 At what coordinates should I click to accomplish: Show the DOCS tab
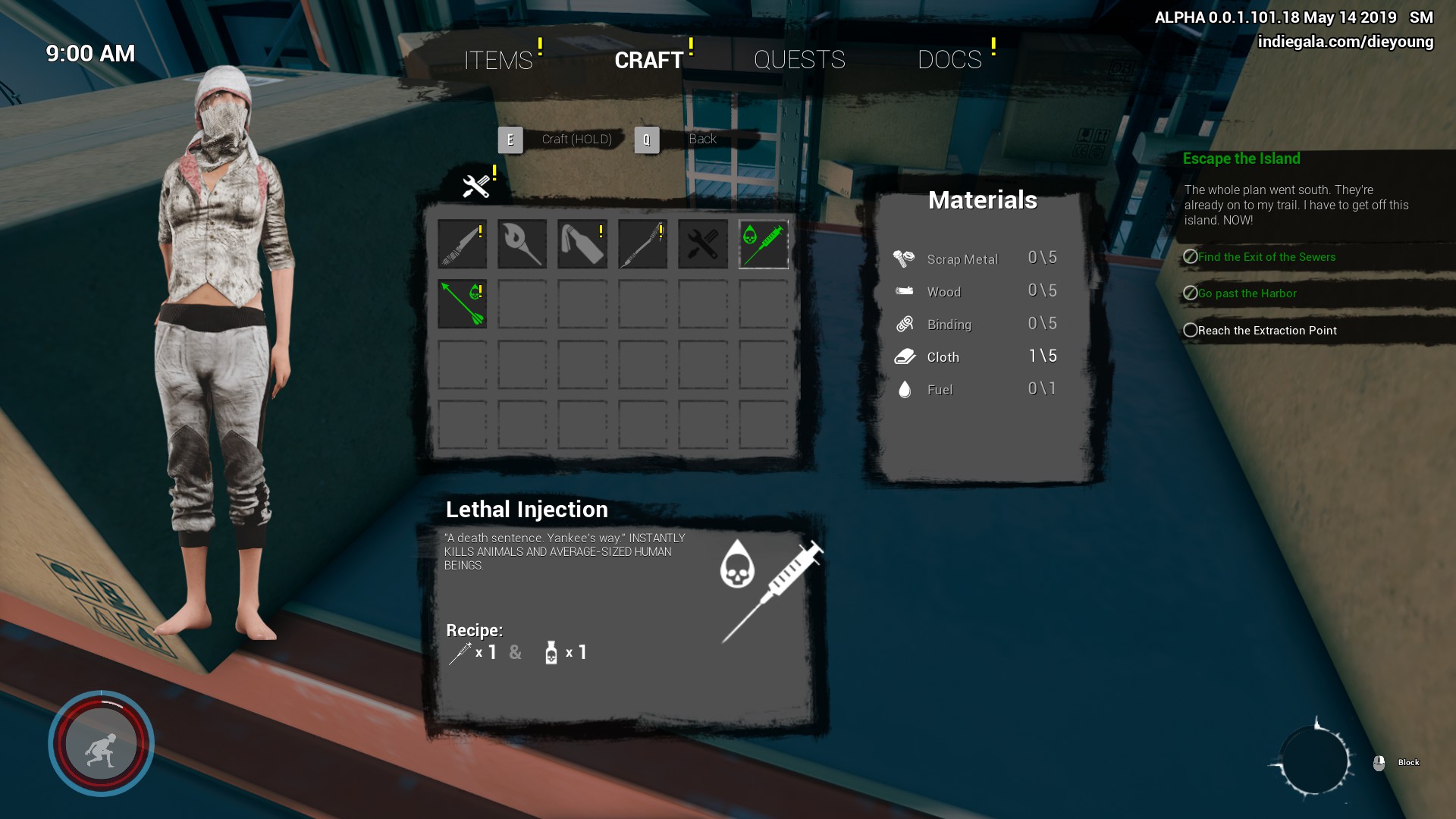(x=949, y=60)
